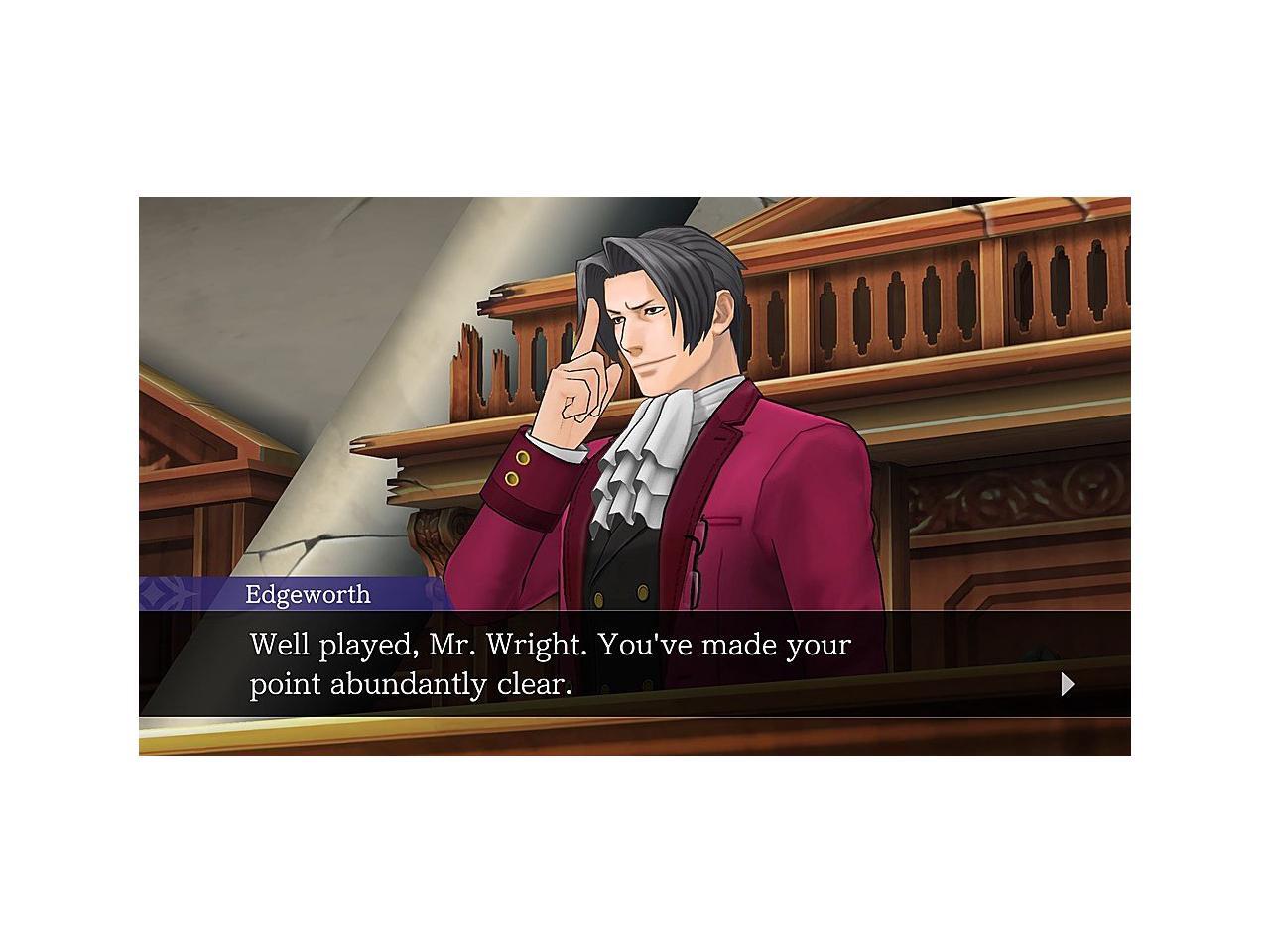Advance dialogue with the arrow indicator

click(x=1068, y=684)
